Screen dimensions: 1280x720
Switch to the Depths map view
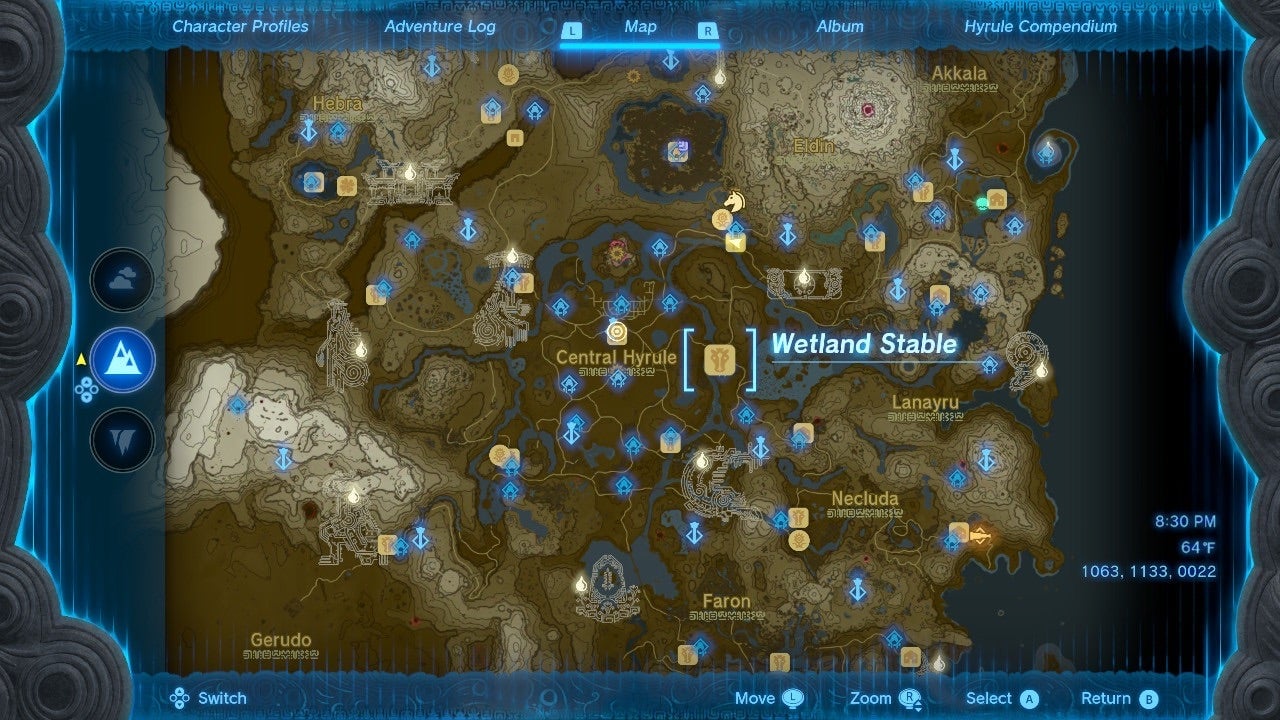click(121, 437)
